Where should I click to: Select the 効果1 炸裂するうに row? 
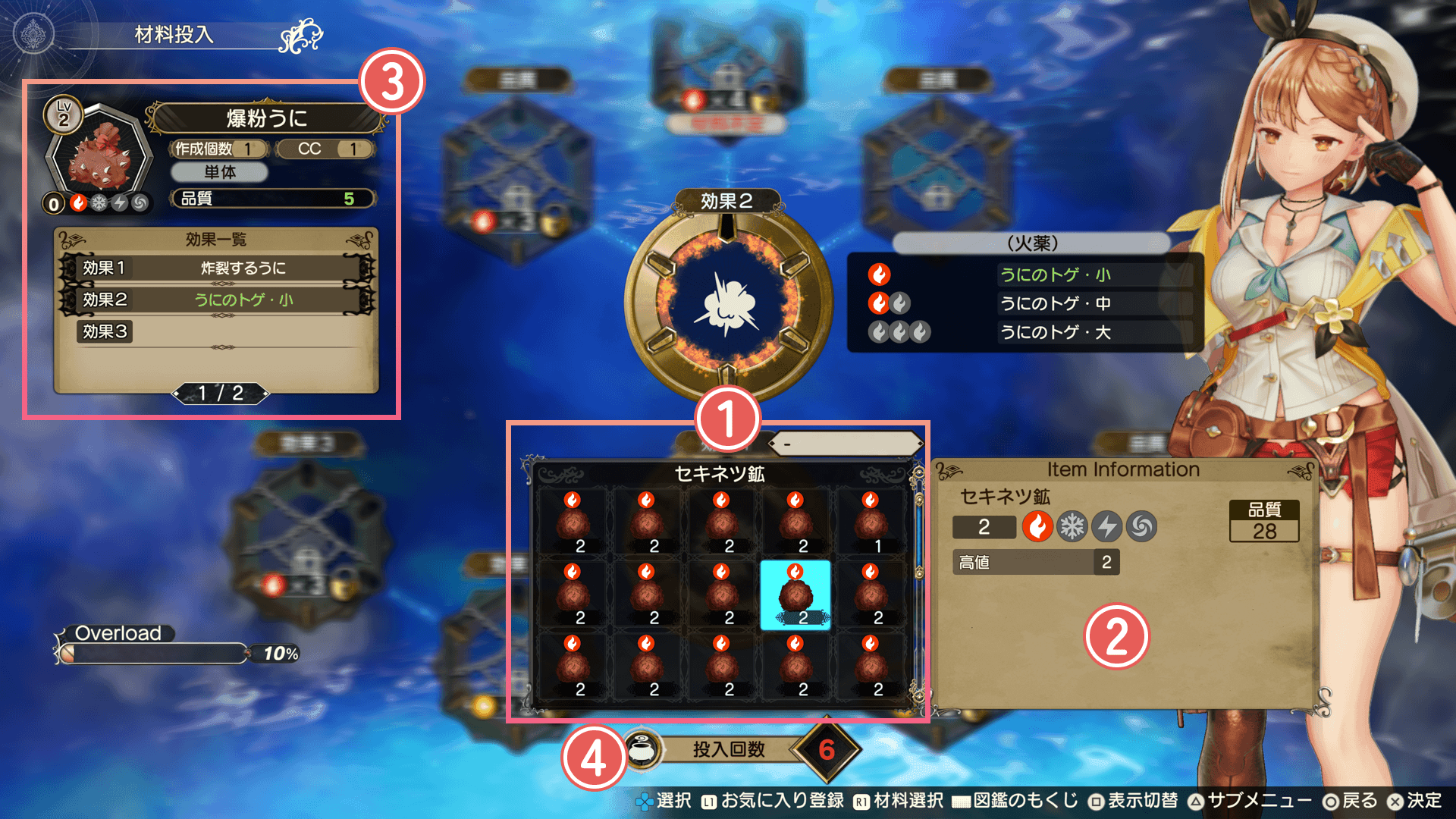[x=217, y=268]
